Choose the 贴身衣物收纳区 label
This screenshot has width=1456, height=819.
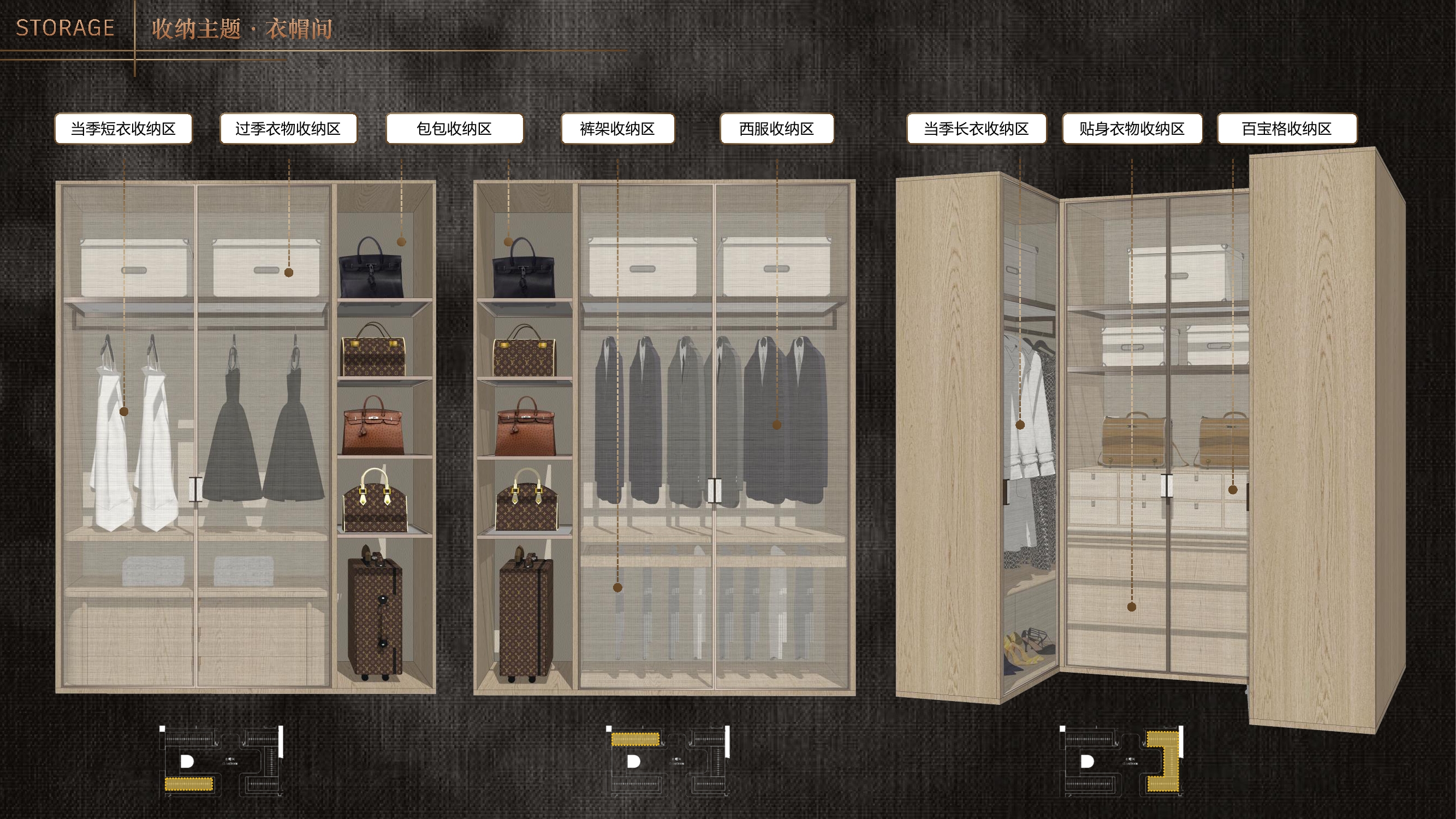(x=1132, y=129)
